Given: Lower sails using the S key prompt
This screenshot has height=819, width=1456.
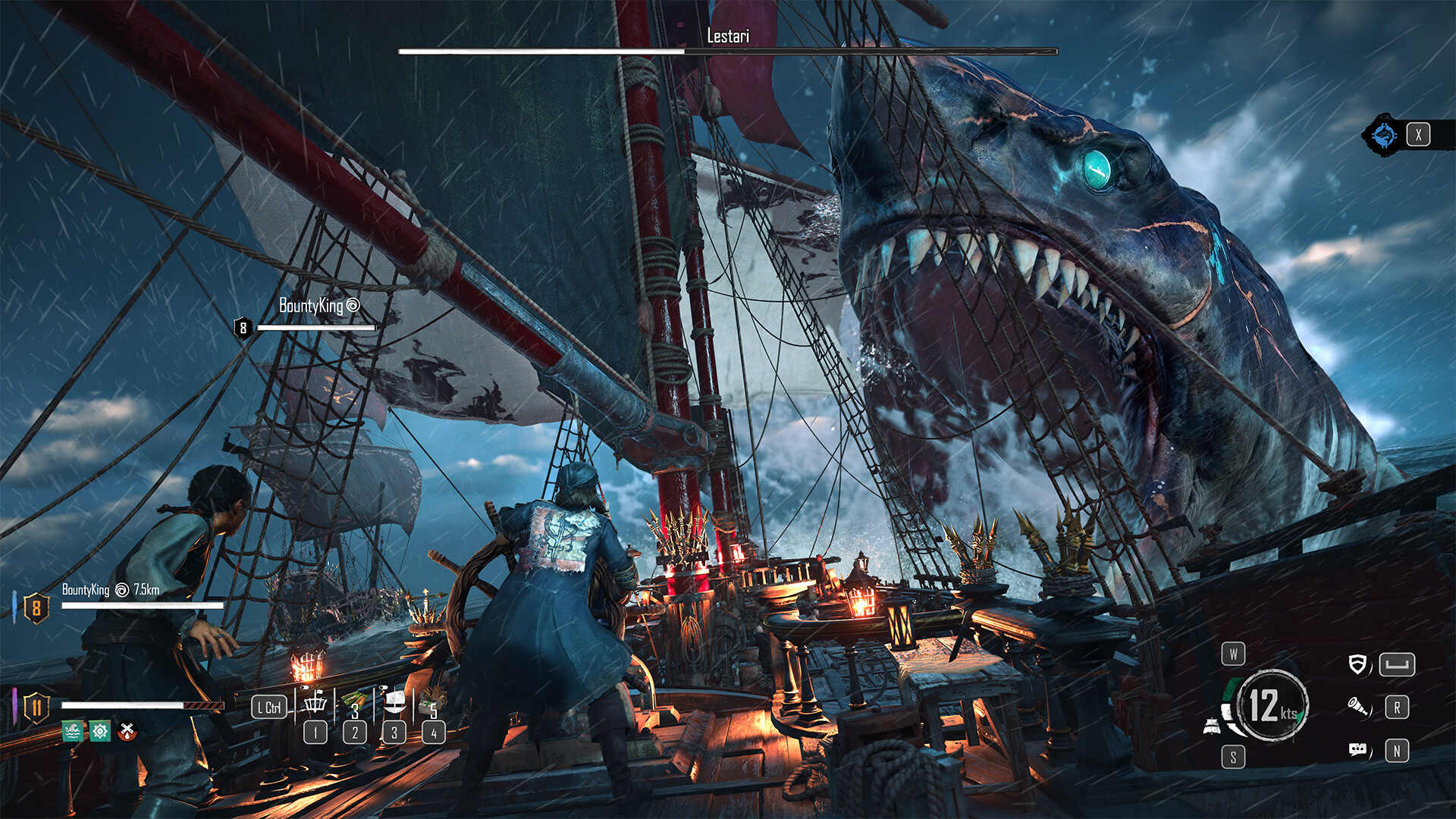Looking at the screenshot, I should pos(1234,755).
